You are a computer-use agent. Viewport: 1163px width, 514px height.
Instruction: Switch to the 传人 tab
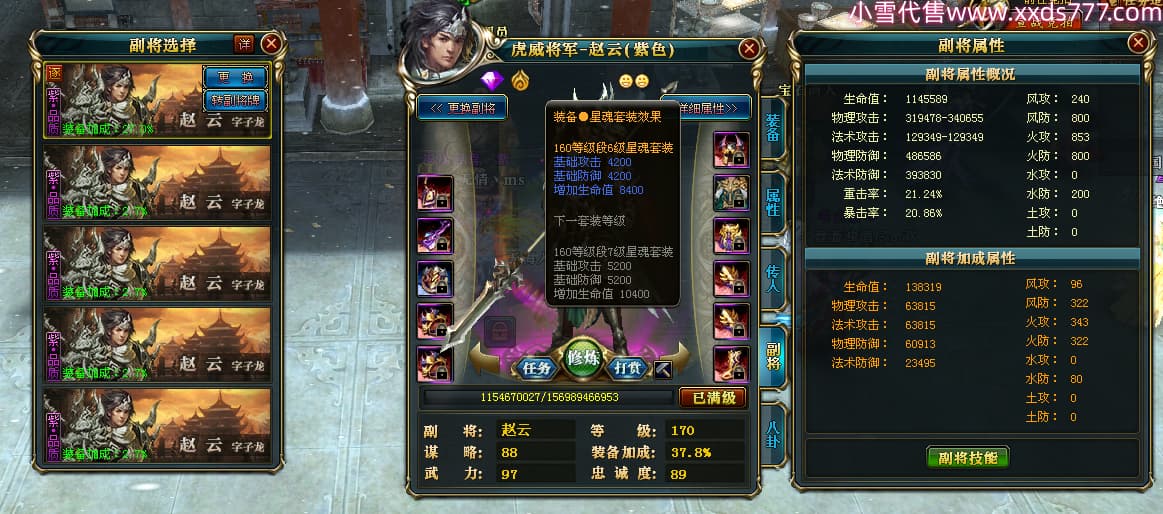[x=773, y=278]
